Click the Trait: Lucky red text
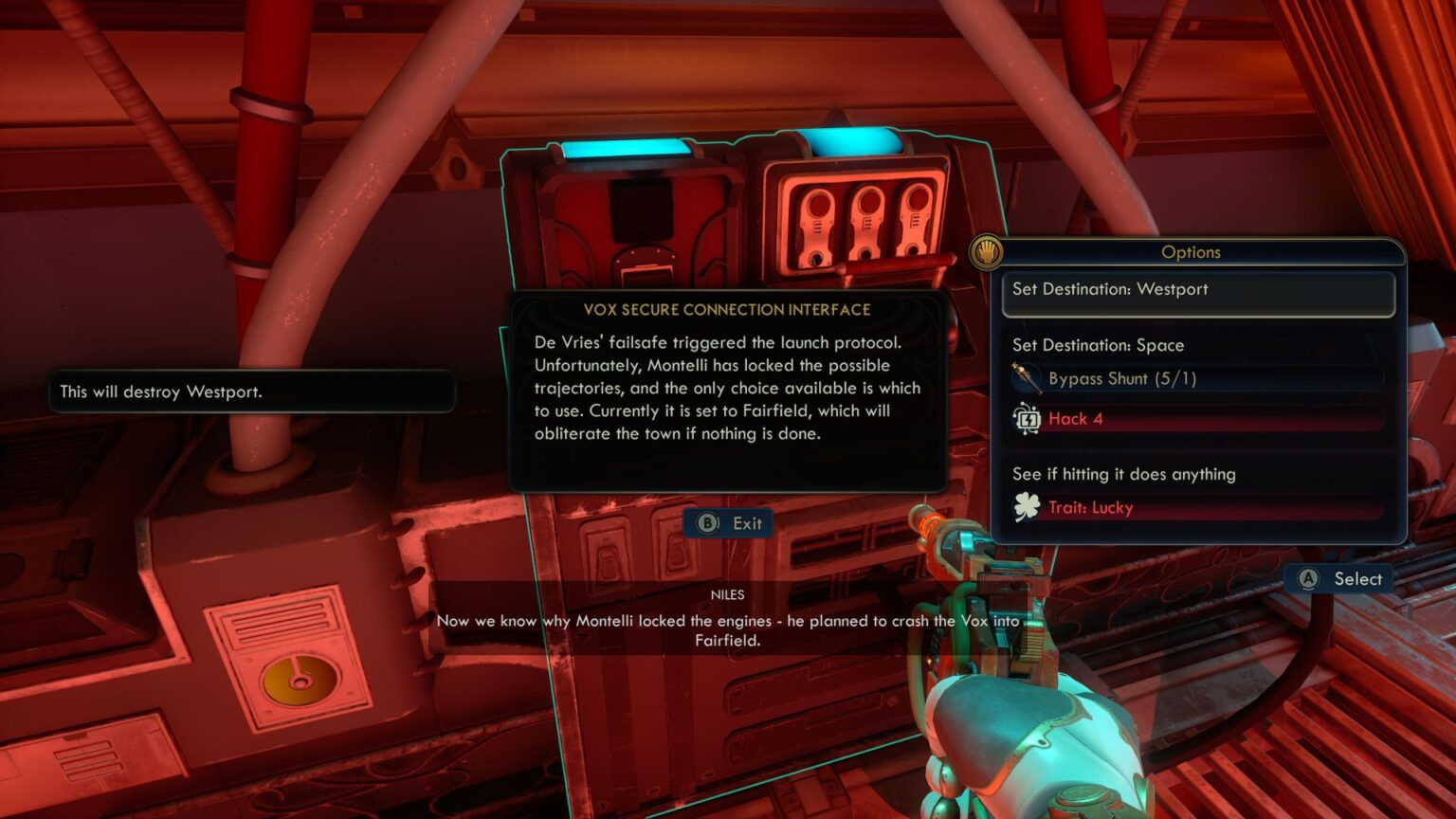 [1090, 507]
